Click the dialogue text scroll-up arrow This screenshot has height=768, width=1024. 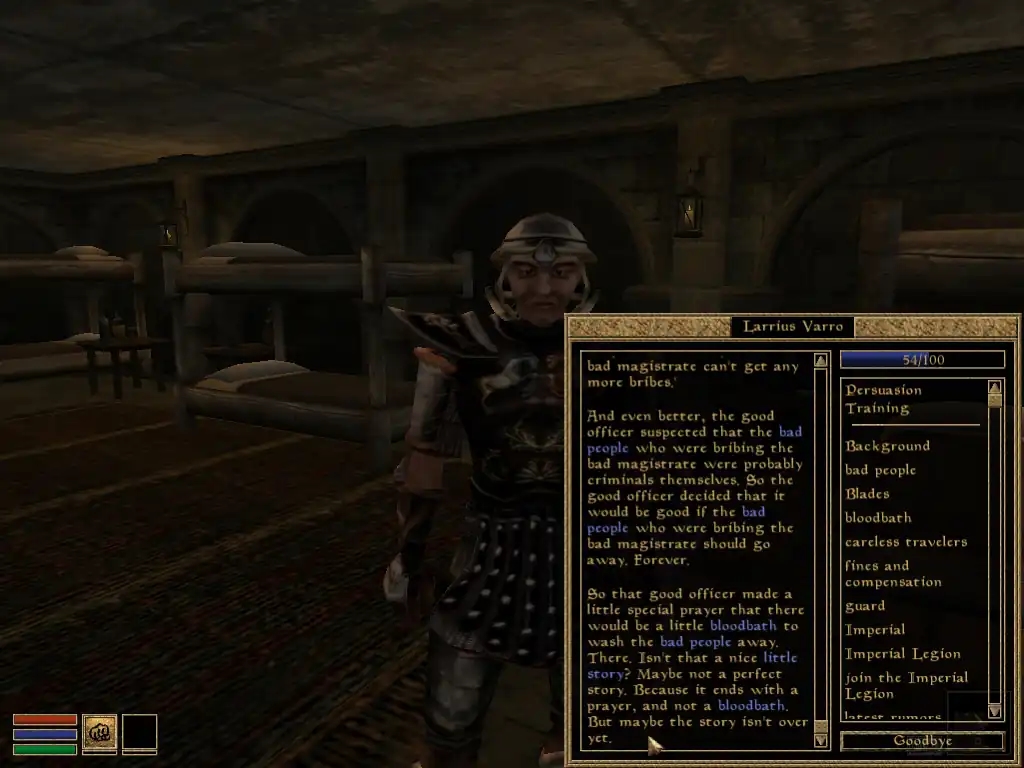pyautogui.click(x=821, y=360)
